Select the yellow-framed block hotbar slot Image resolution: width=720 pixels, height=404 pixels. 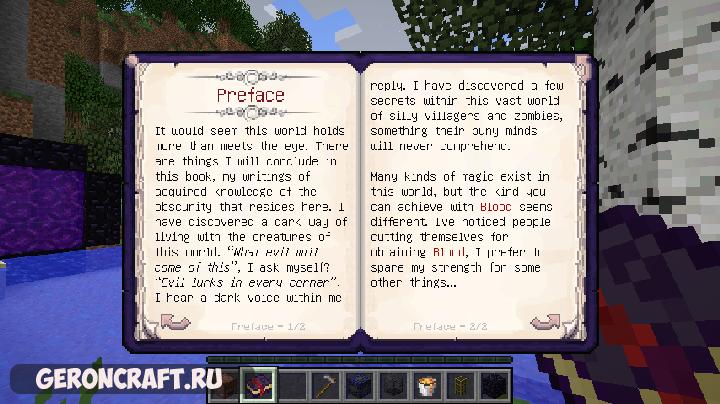coord(458,383)
